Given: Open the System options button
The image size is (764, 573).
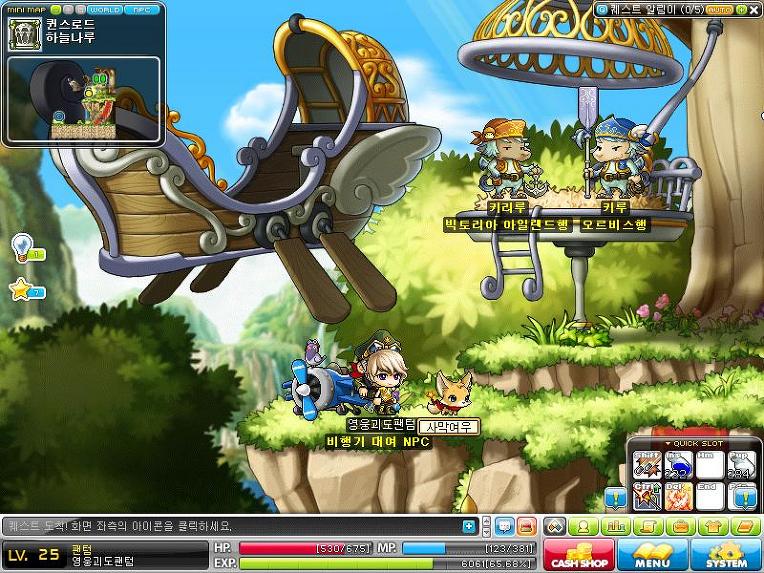Looking at the screenshot, I should (726, 553).
